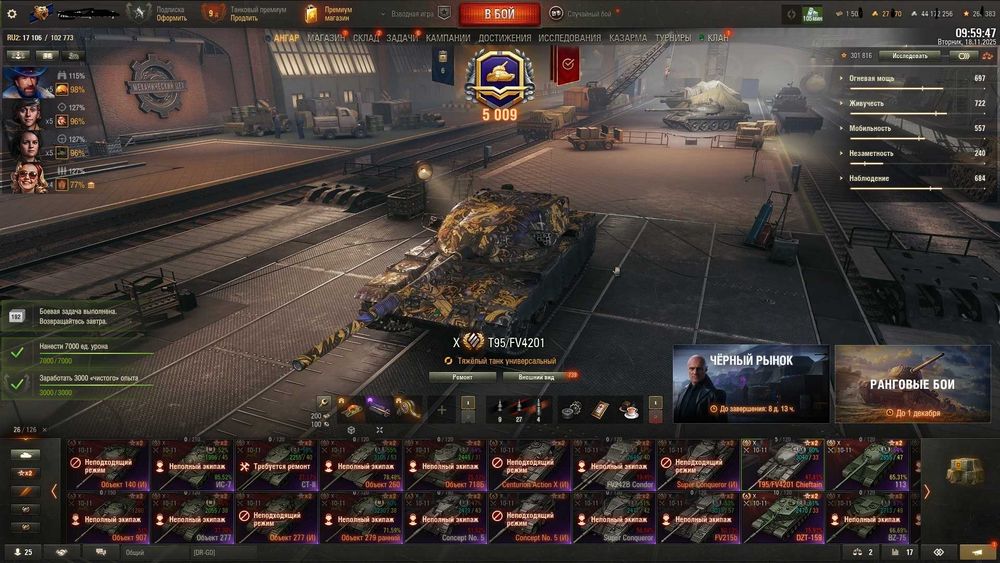This screenshot has width=1000, height=563.
Task: Open the Ранговые бои banner
Action: point(911,383)
